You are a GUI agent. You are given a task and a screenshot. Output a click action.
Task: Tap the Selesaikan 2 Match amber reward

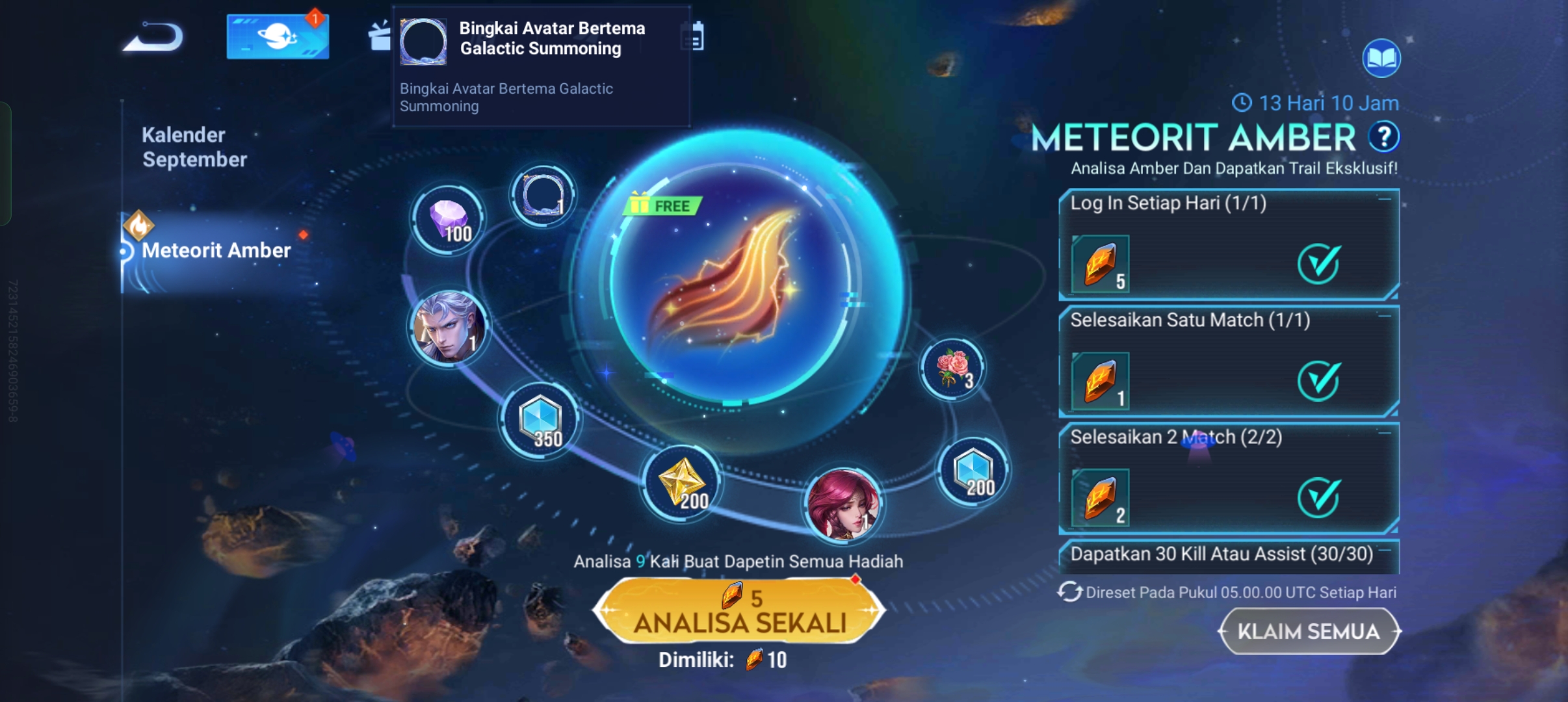click(x=1100, y=499)
